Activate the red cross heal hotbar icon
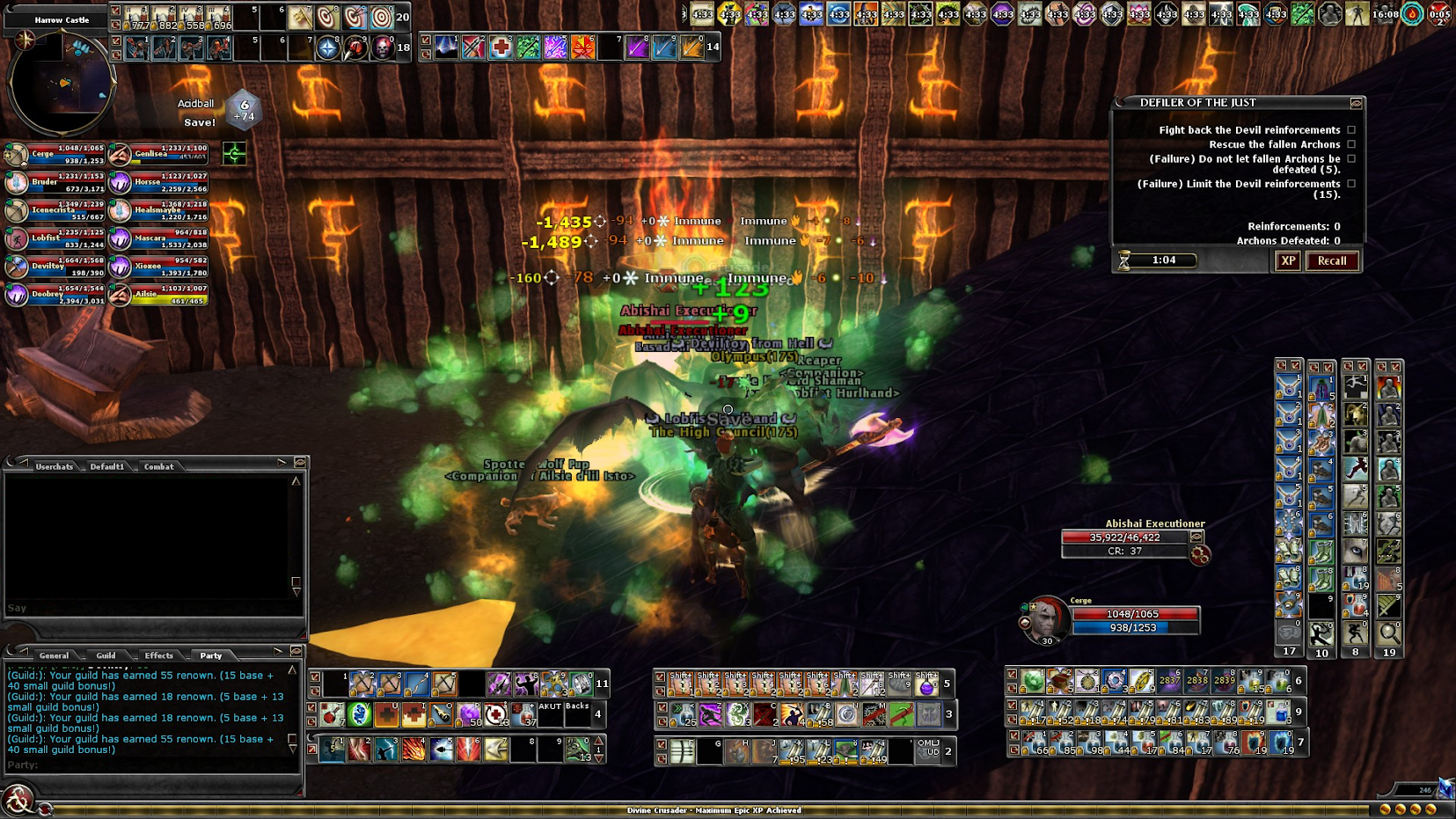 pyautogui.click(x=501, y=47)
